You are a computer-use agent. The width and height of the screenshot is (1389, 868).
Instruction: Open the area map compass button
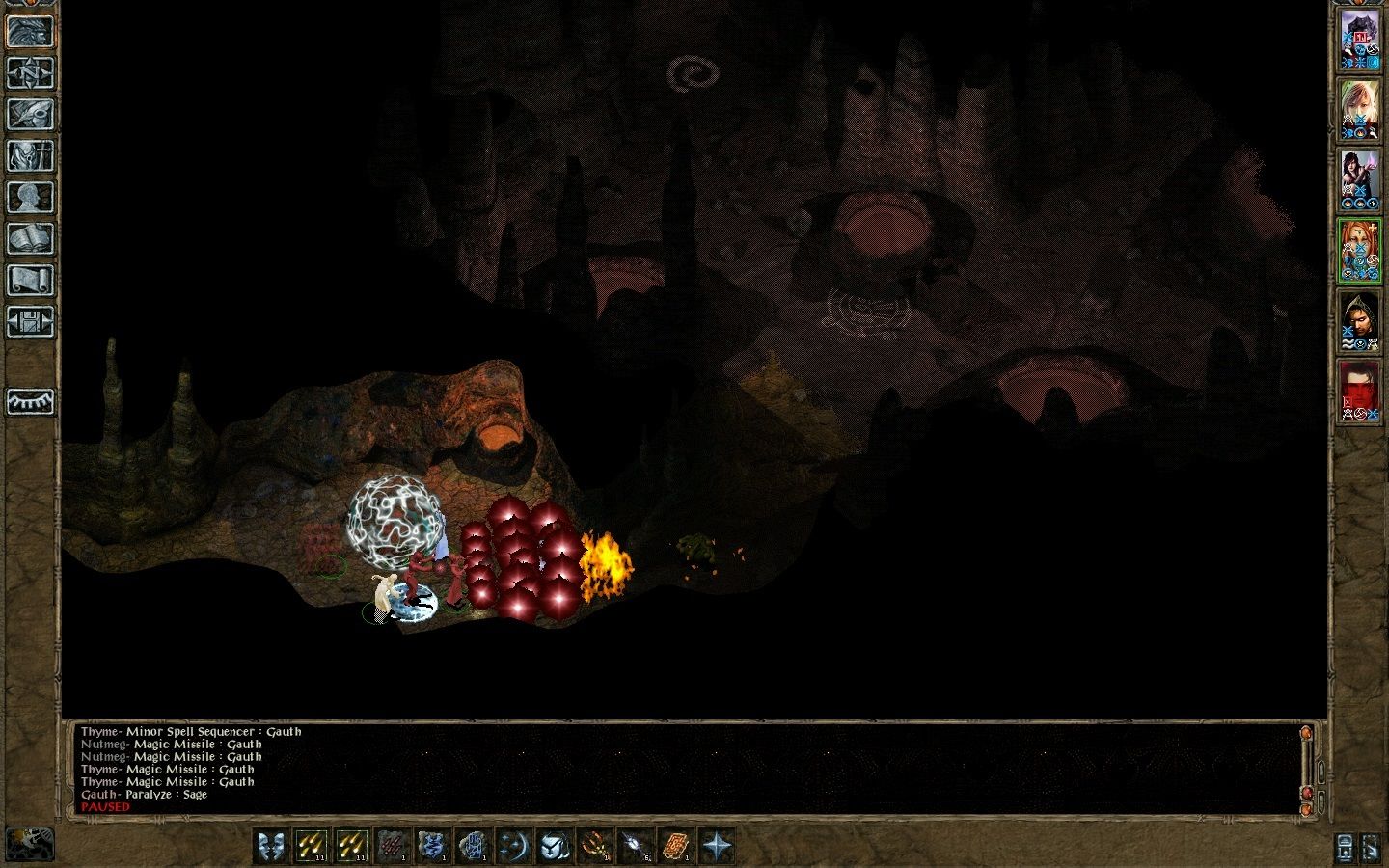point(30,72)
